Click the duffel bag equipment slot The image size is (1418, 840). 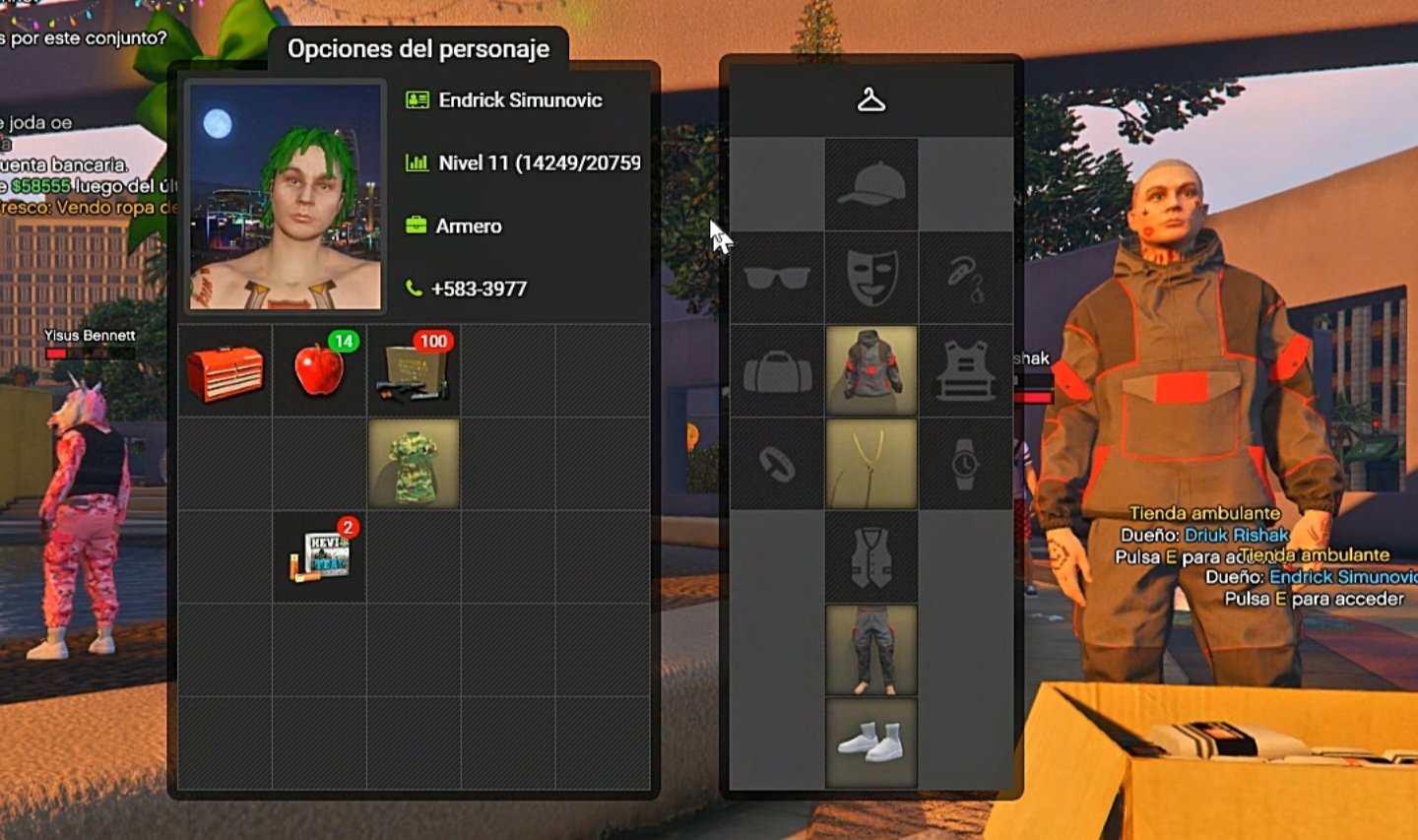tap(777, 371)
